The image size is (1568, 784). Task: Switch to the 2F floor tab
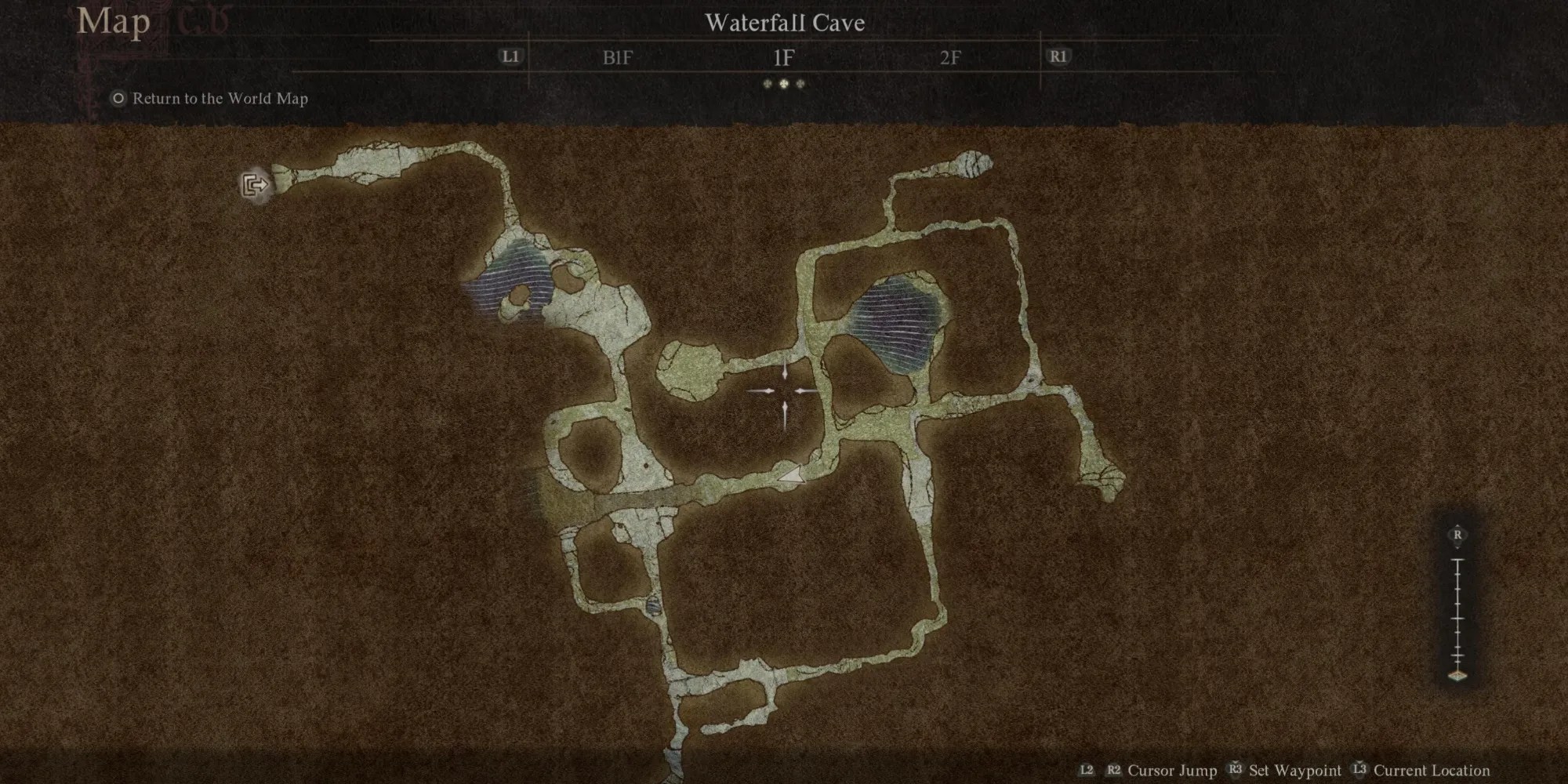pyautogui.click(x=949, y=56)
